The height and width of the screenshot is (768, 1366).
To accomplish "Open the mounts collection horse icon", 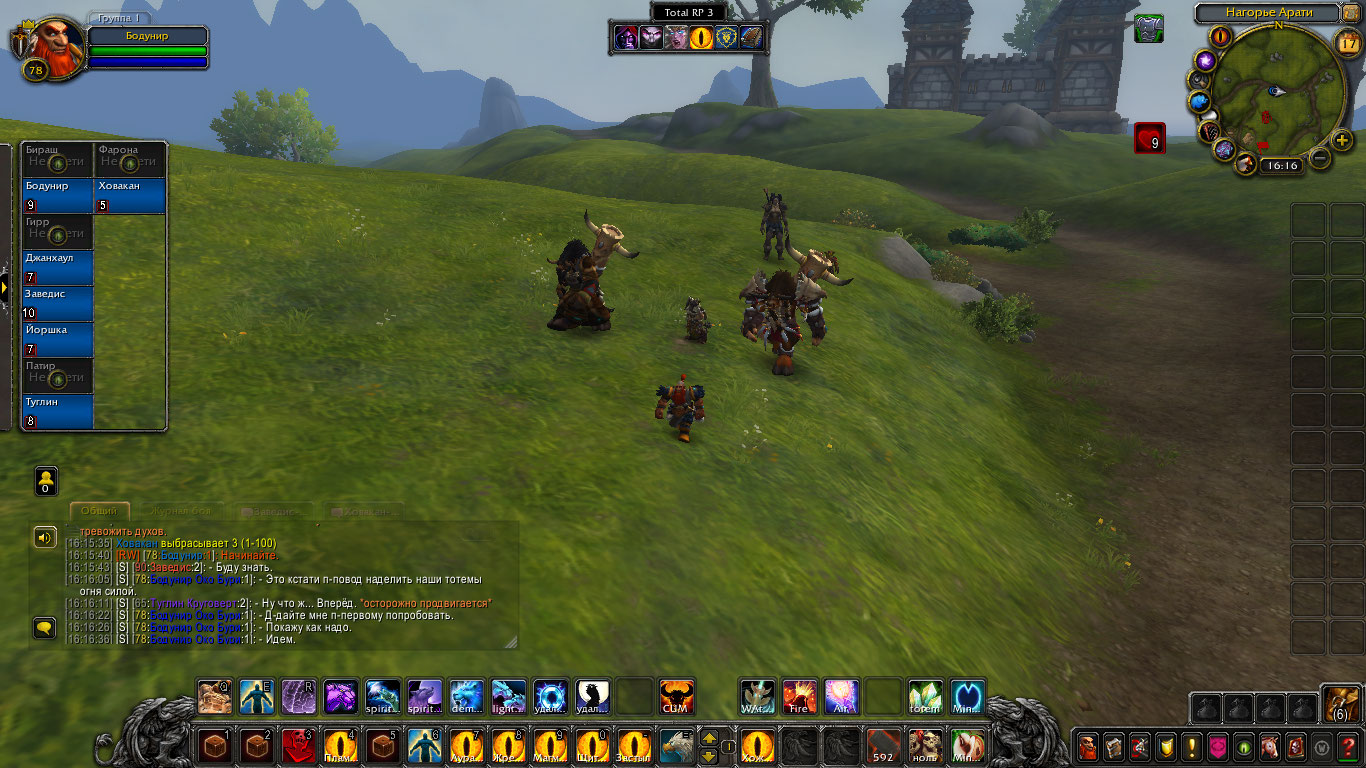I will [1269, 746].
